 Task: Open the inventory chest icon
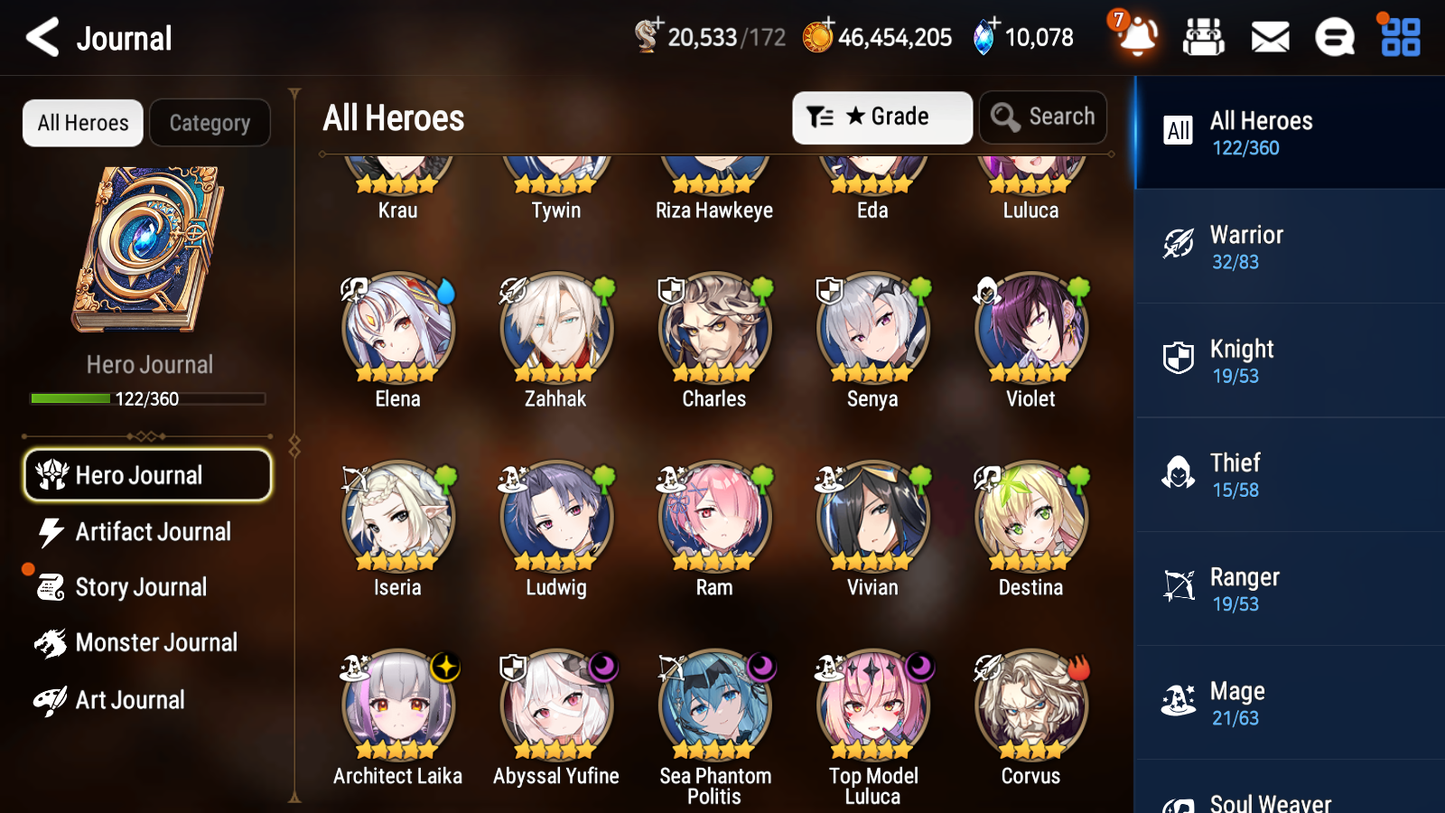click(1204, 36)
